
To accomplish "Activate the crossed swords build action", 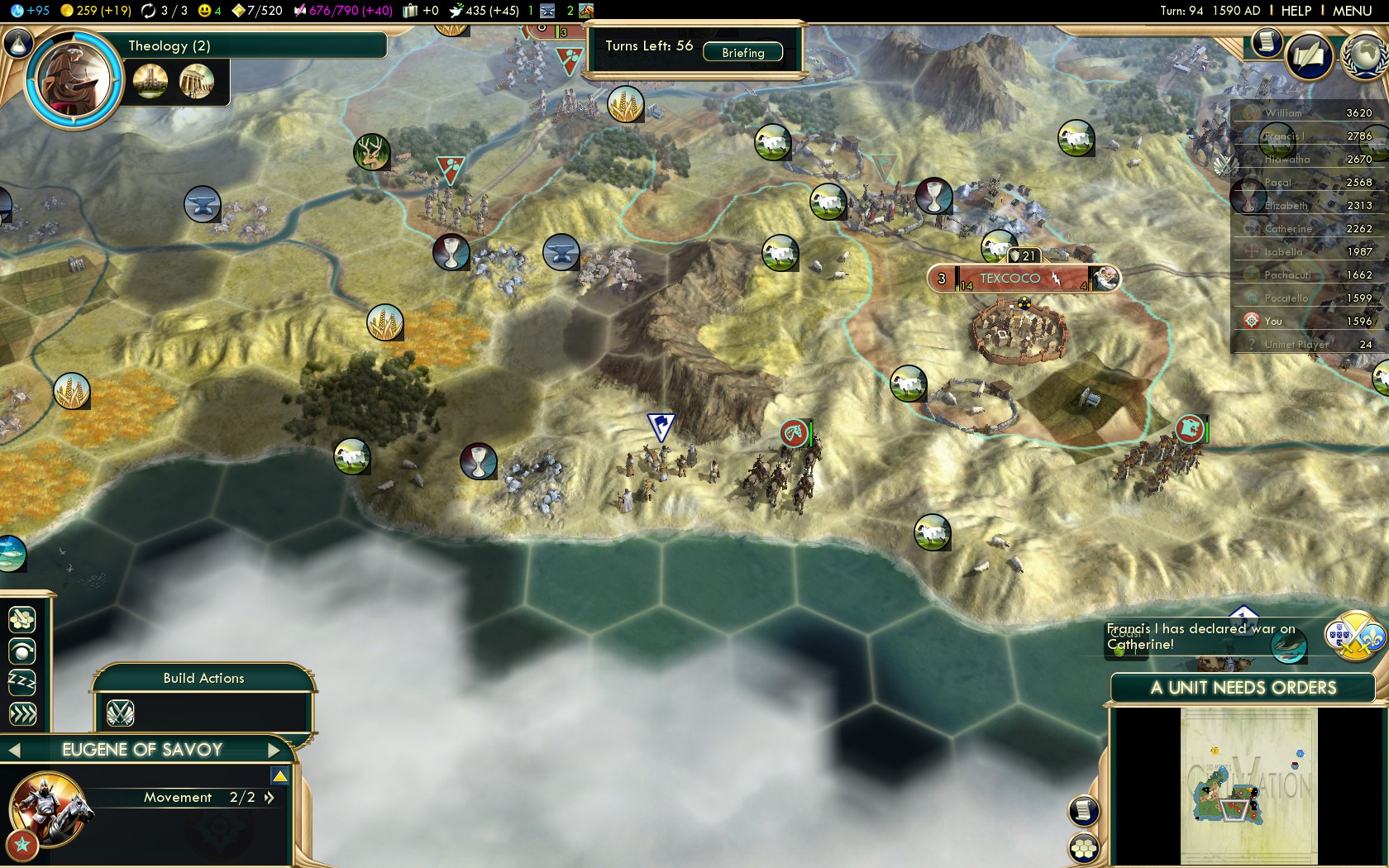I will [121, 713].
